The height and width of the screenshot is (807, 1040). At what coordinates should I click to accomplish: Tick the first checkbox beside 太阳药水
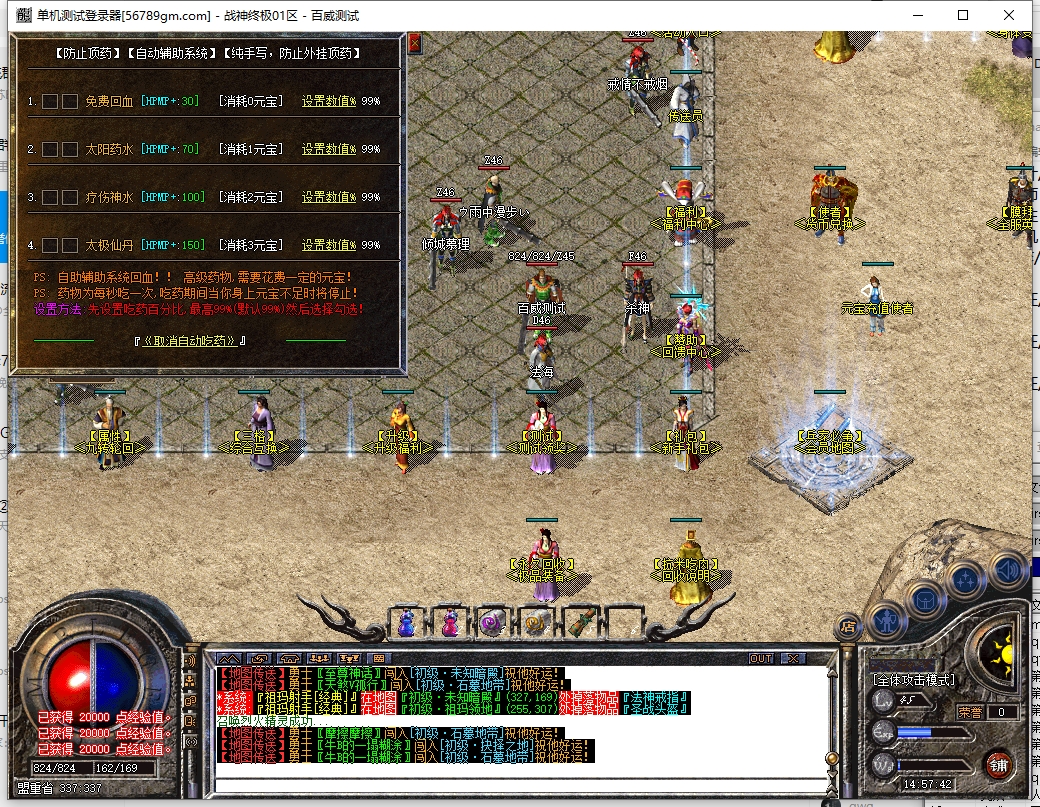(x=50, y=149)
